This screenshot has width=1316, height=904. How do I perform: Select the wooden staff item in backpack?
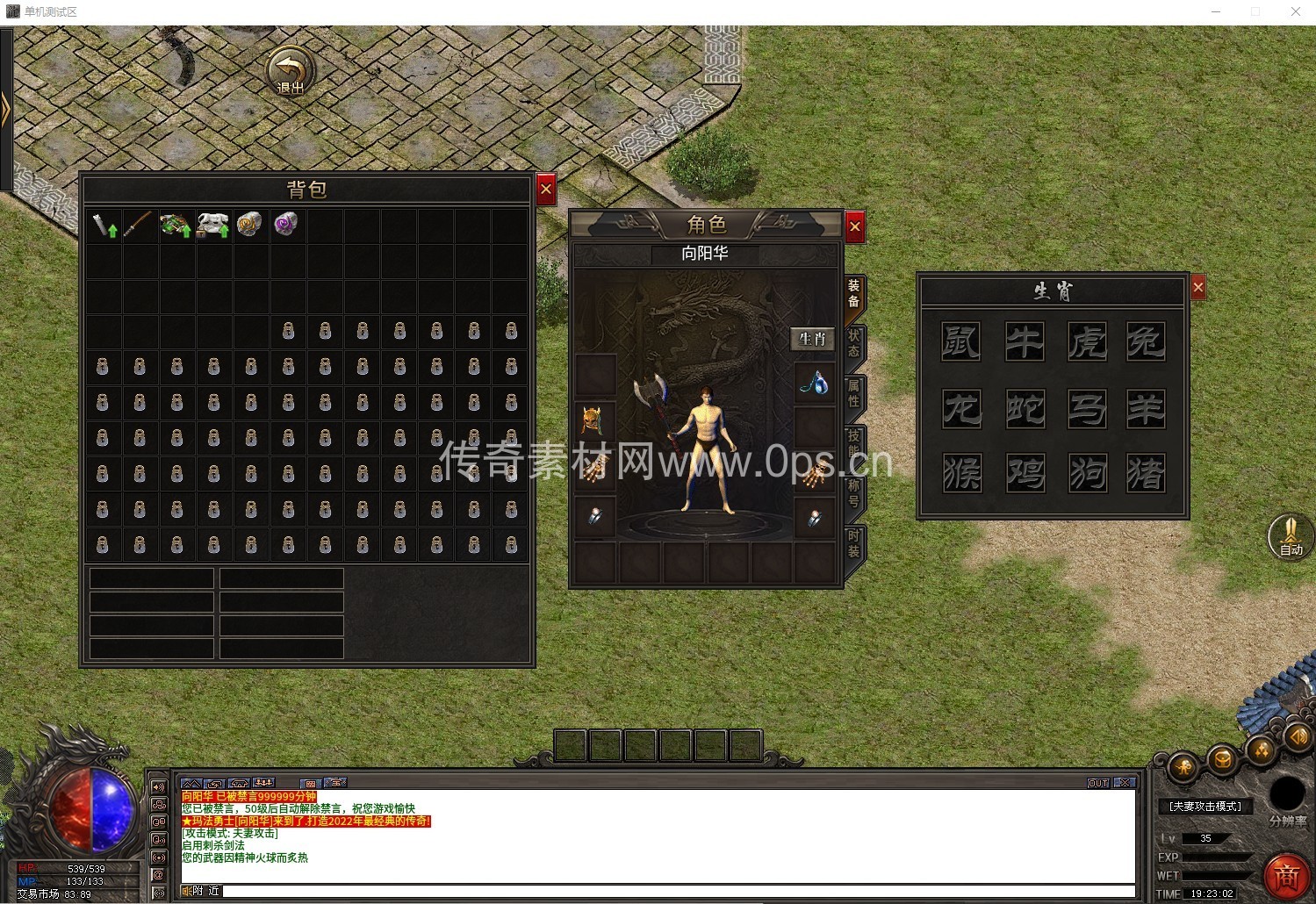pos(138,226)
